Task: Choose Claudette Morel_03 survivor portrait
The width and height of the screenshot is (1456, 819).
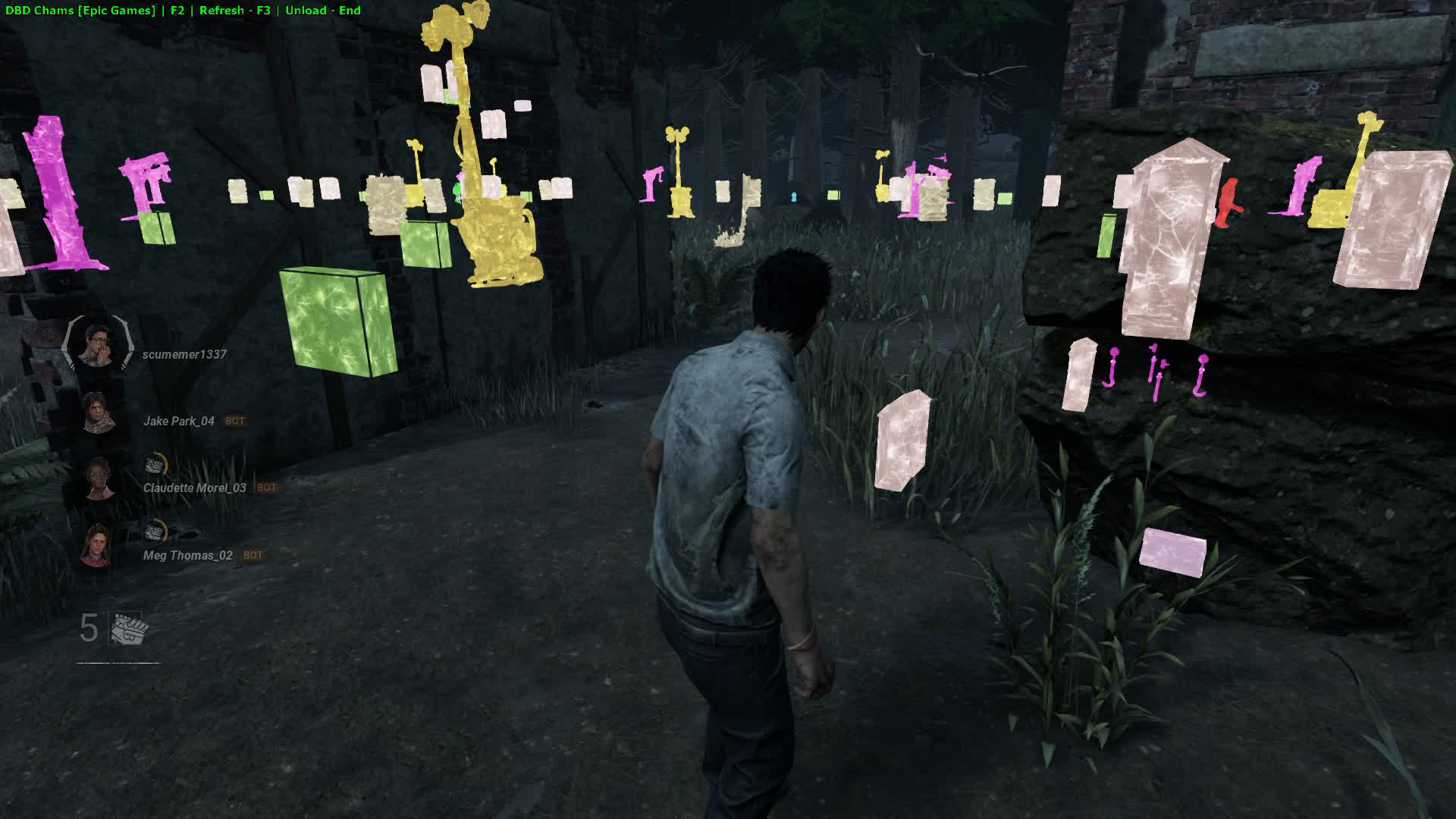Action: point(98,479)
